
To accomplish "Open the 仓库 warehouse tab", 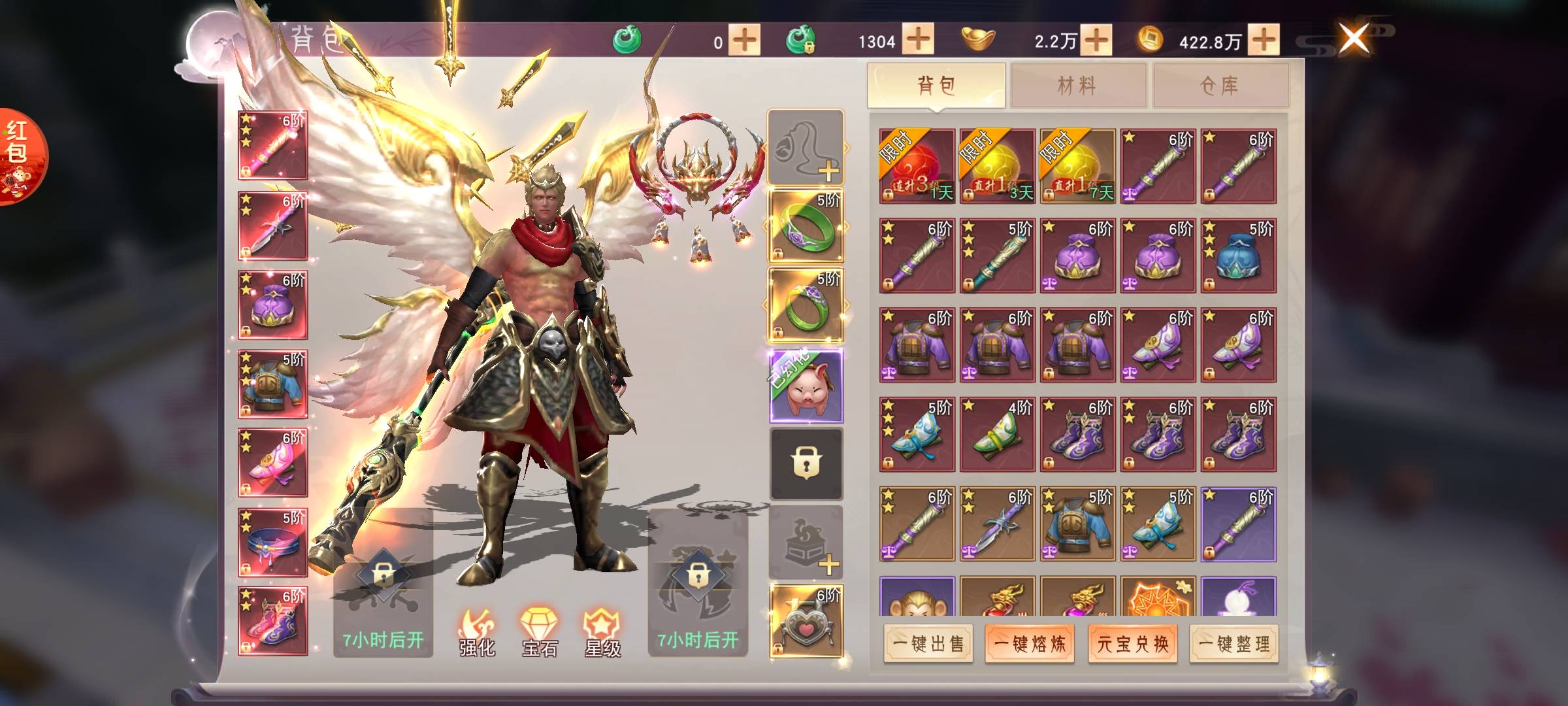I will click(x=1220, y=85).
